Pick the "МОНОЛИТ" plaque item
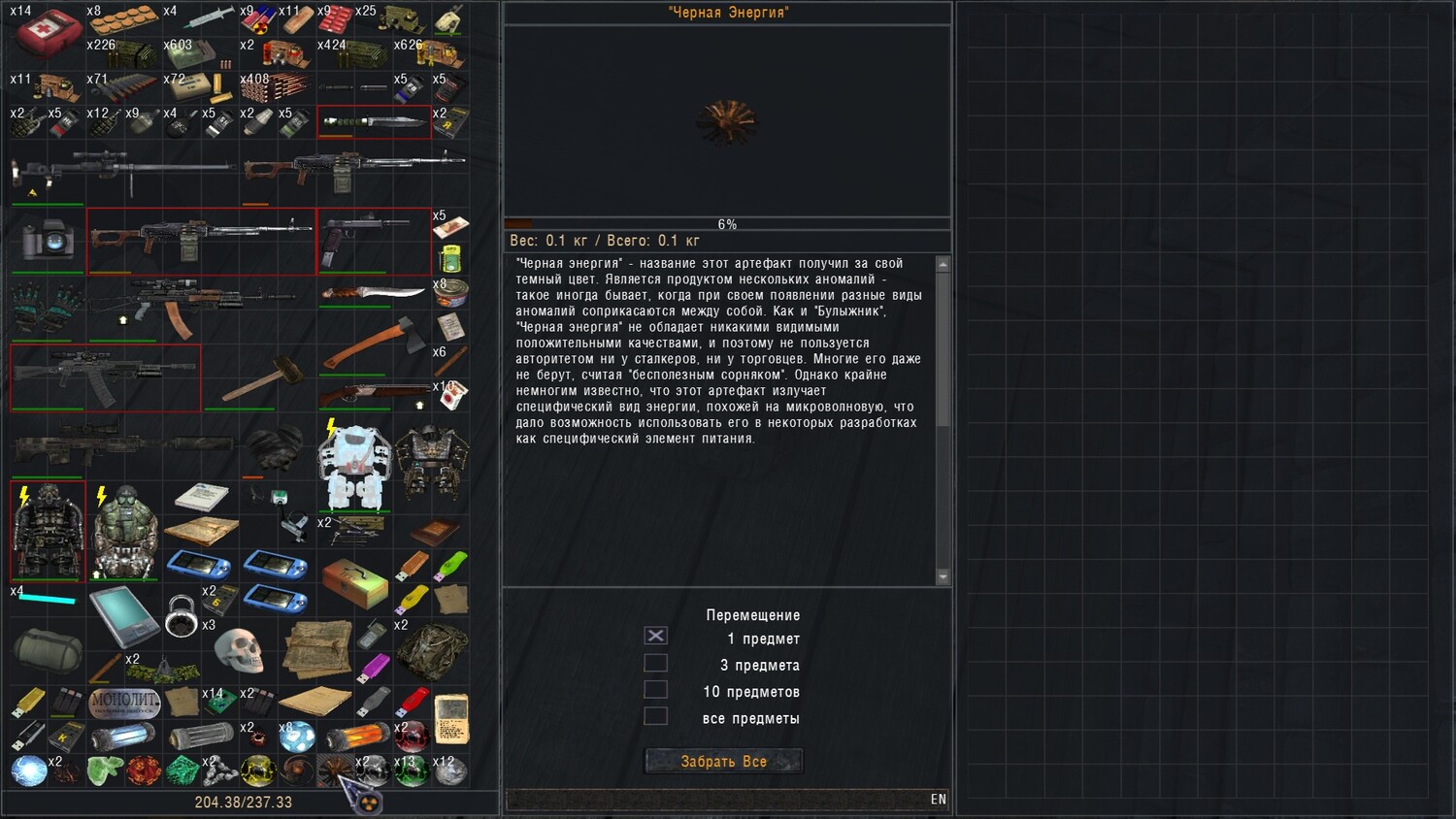 point(123,701)
